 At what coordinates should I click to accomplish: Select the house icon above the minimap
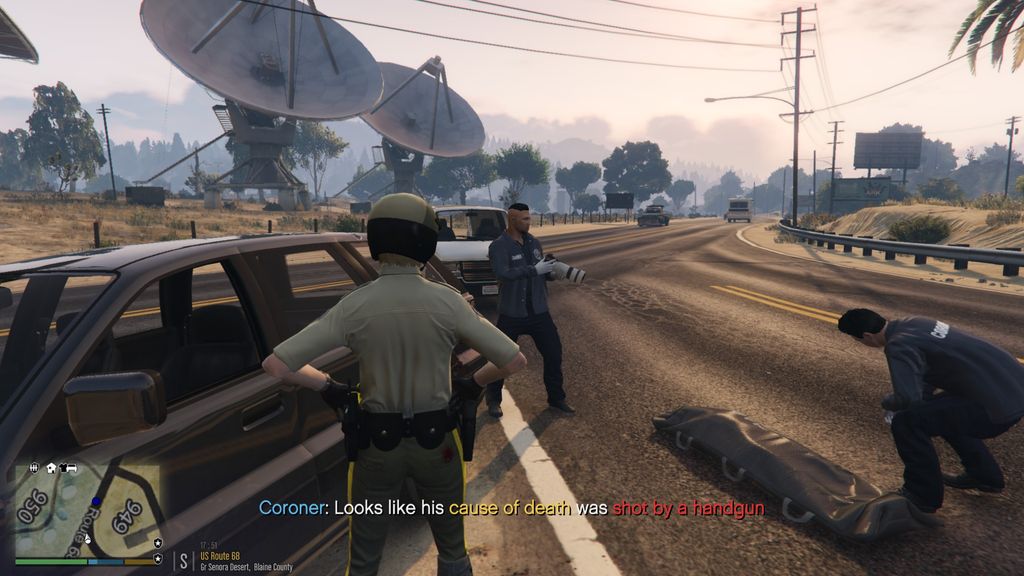pyautogui.click(x=51, y=468)
